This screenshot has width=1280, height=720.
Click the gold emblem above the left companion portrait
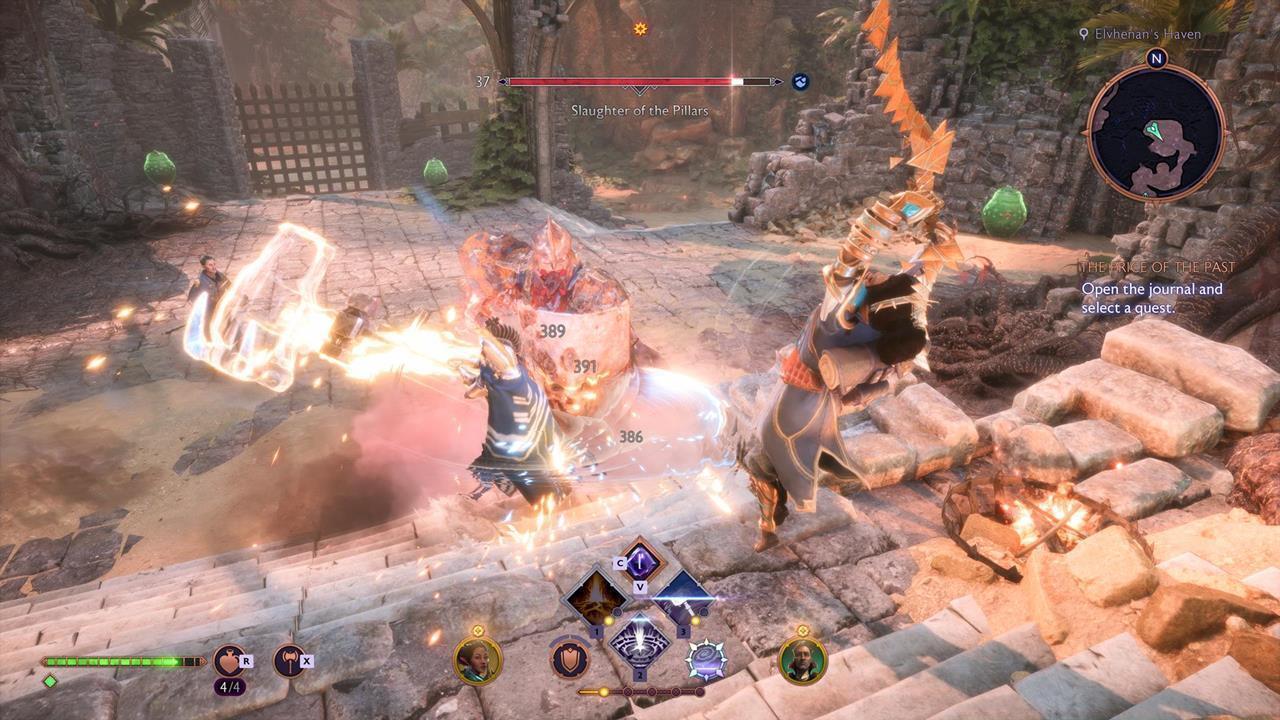[x=478, y=630]
